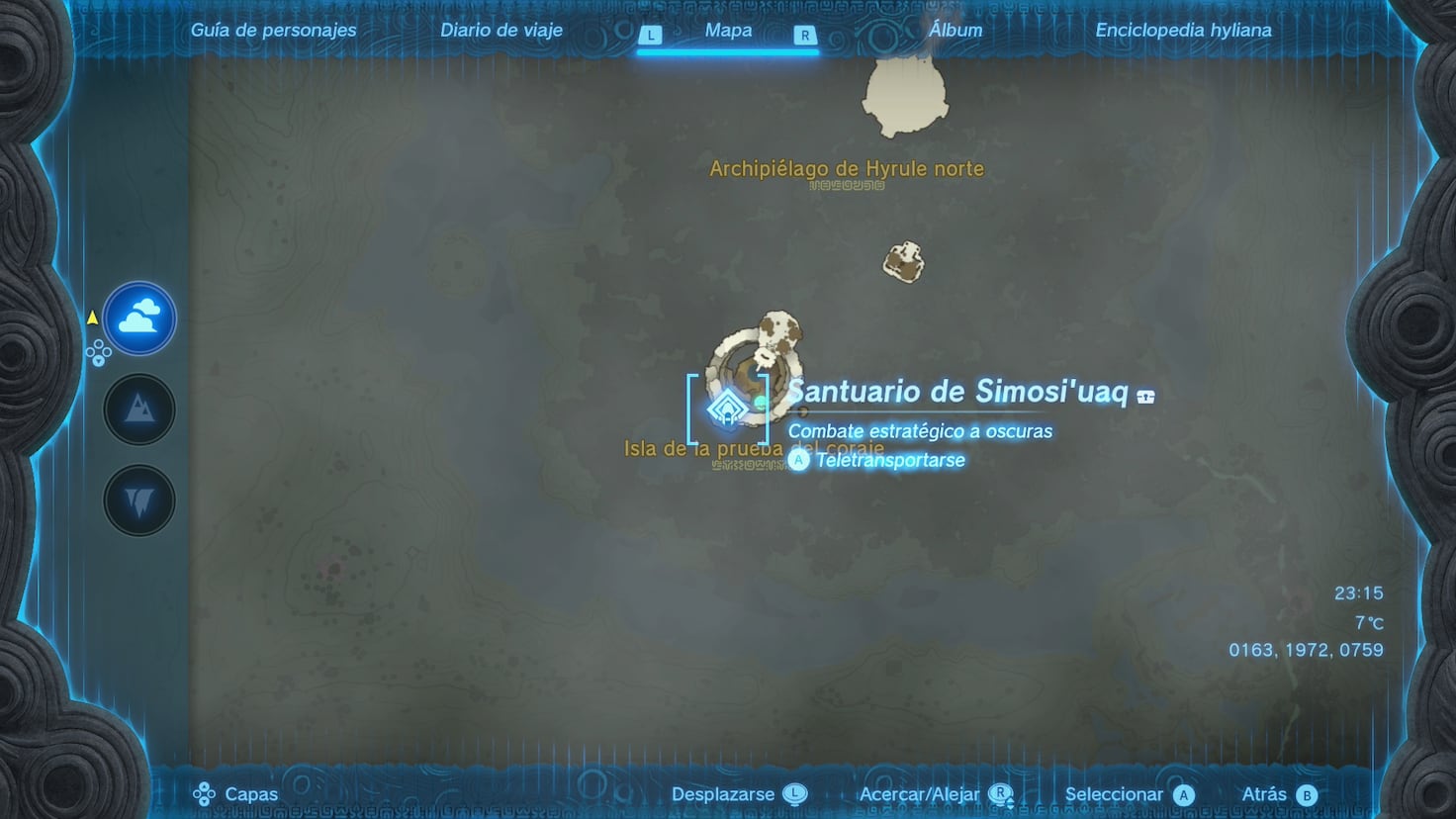Click the L shoulder button tab indicator
Image resolution: width=1456 pixels, height=819 pixels.
pos(651,33)
